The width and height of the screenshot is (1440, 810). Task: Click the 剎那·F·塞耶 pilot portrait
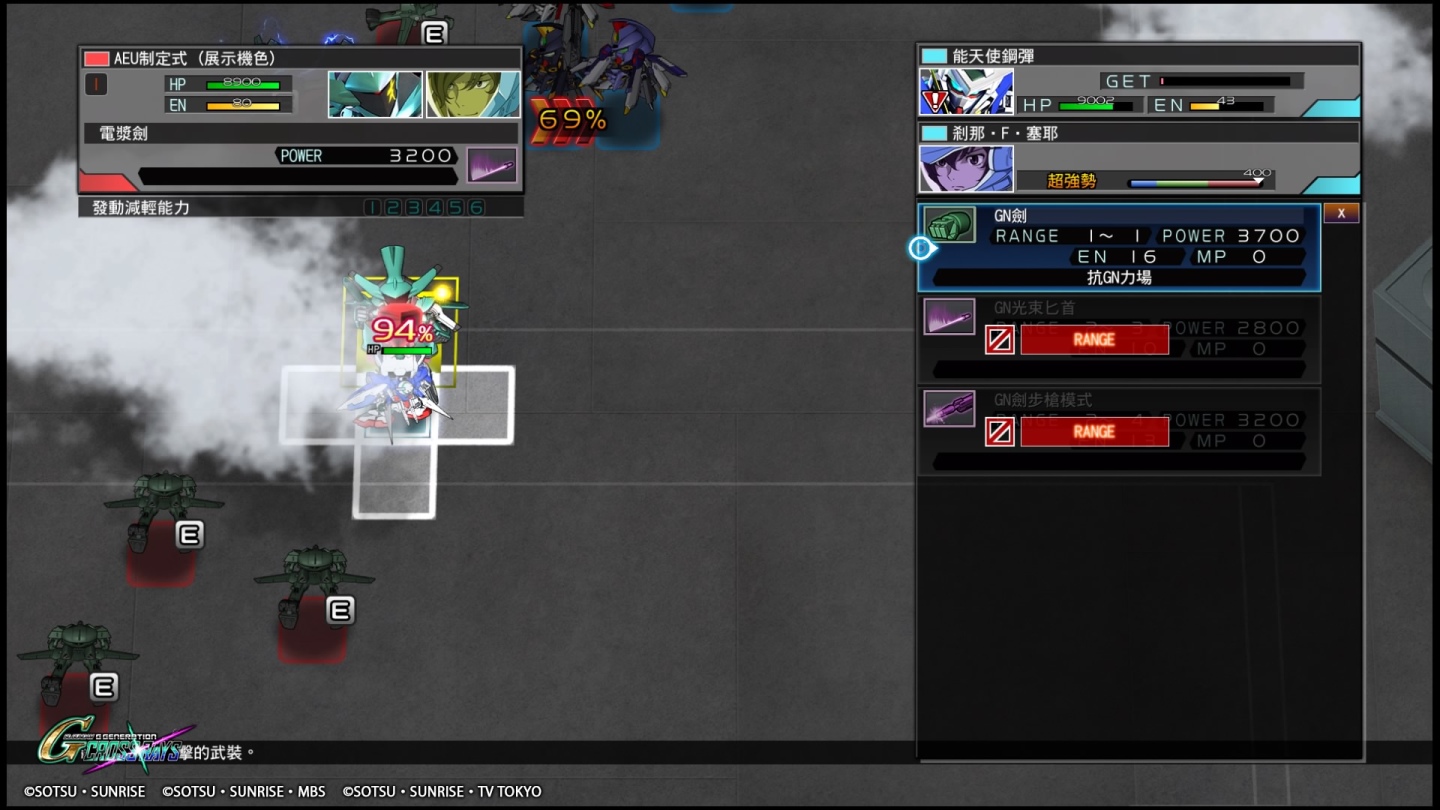click(965, 166)
